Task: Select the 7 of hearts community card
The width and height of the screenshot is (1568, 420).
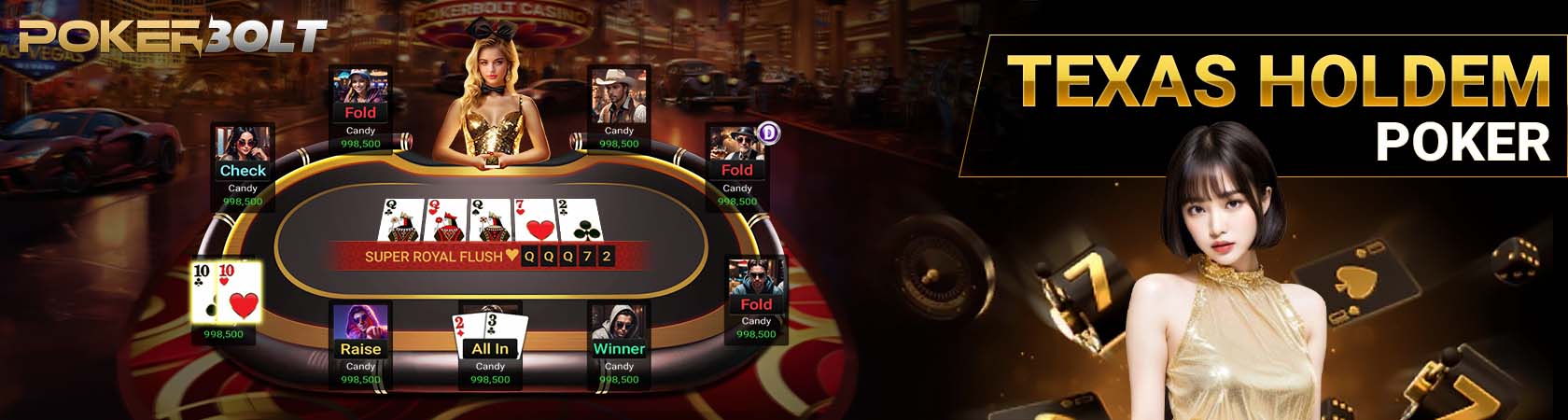Action: (535, 220)
